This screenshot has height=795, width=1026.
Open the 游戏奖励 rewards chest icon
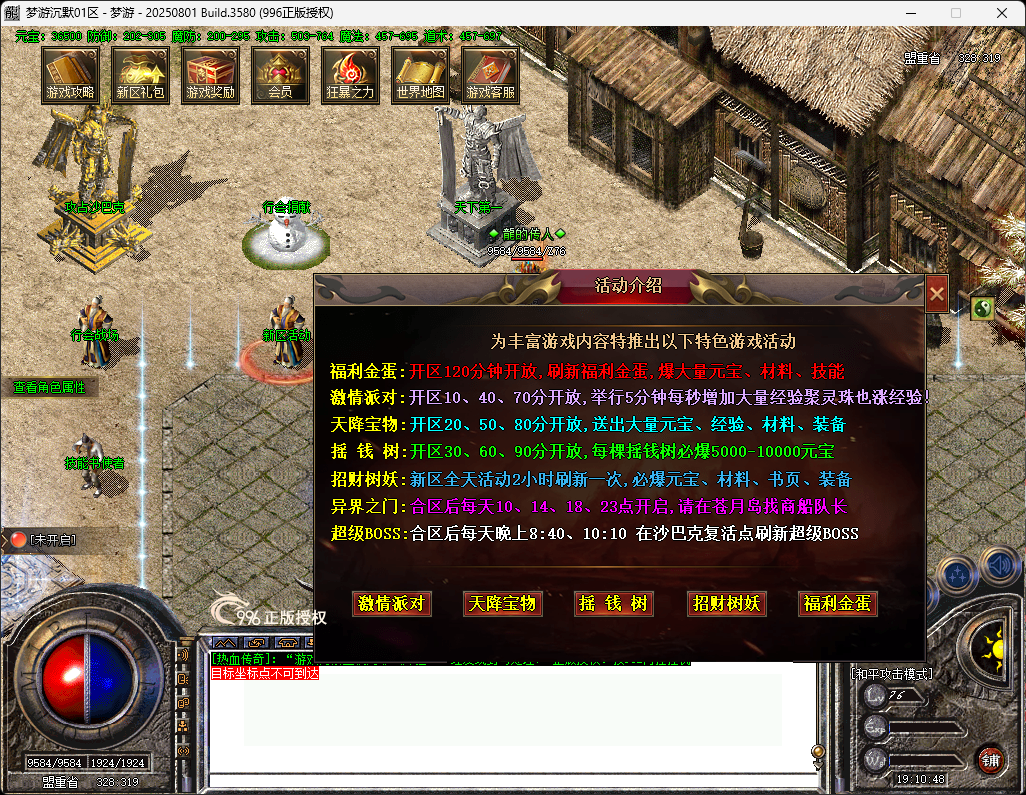[x=210, y=74]
